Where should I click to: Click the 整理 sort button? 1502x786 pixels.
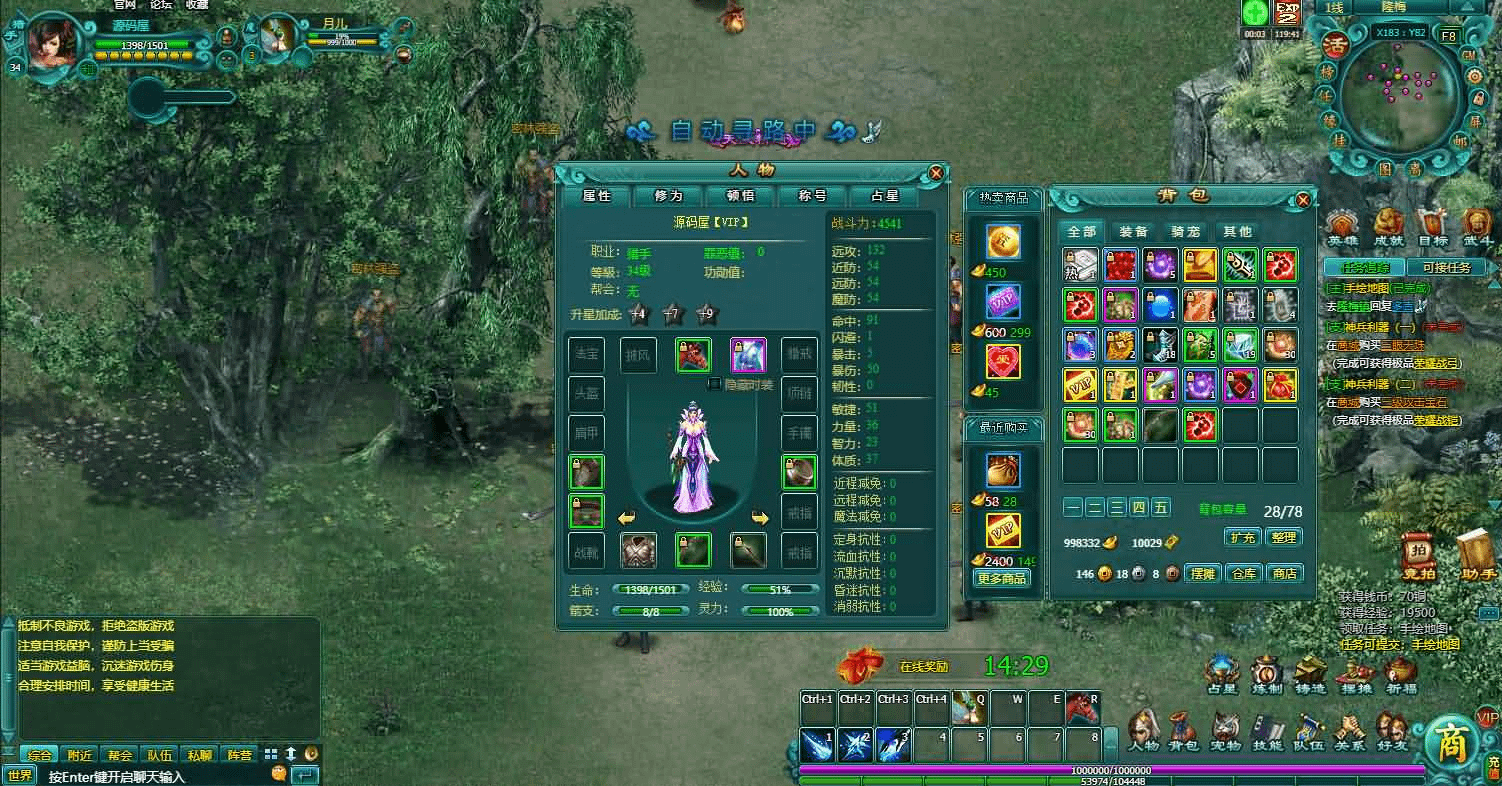1283,537
